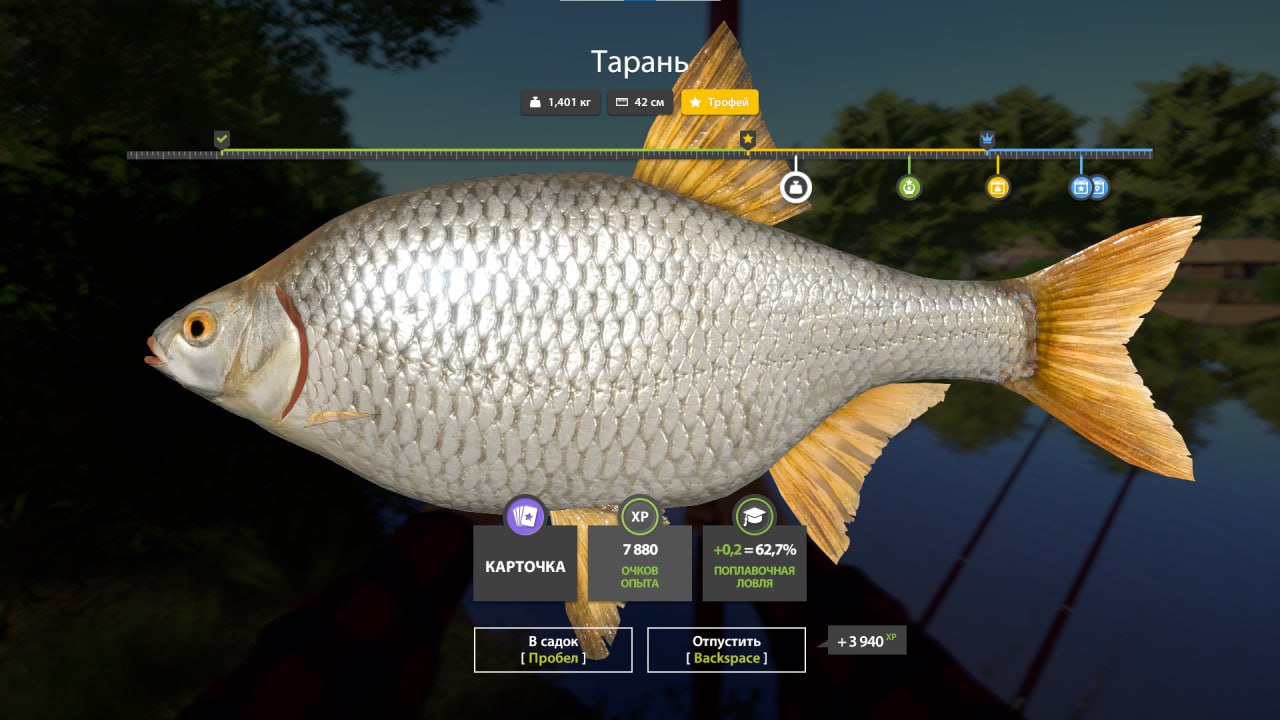The width and height of the screenshot is (1280, 720).
Task: Click the yellow Трофей trophy badge
Action: coord(720,102)
